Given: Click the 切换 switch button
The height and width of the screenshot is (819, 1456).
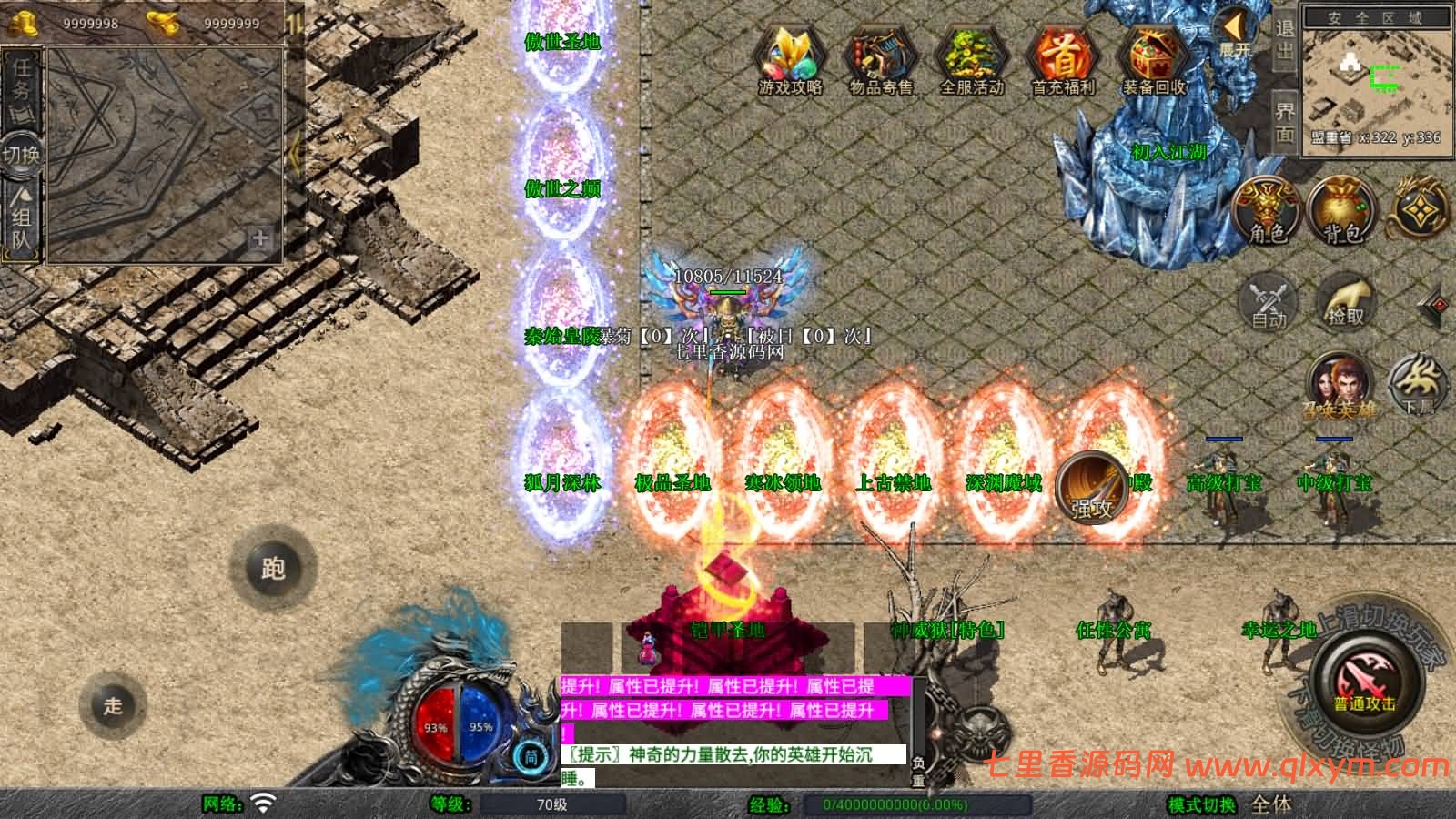Looking at the screenshot, I should coord(21,154).
